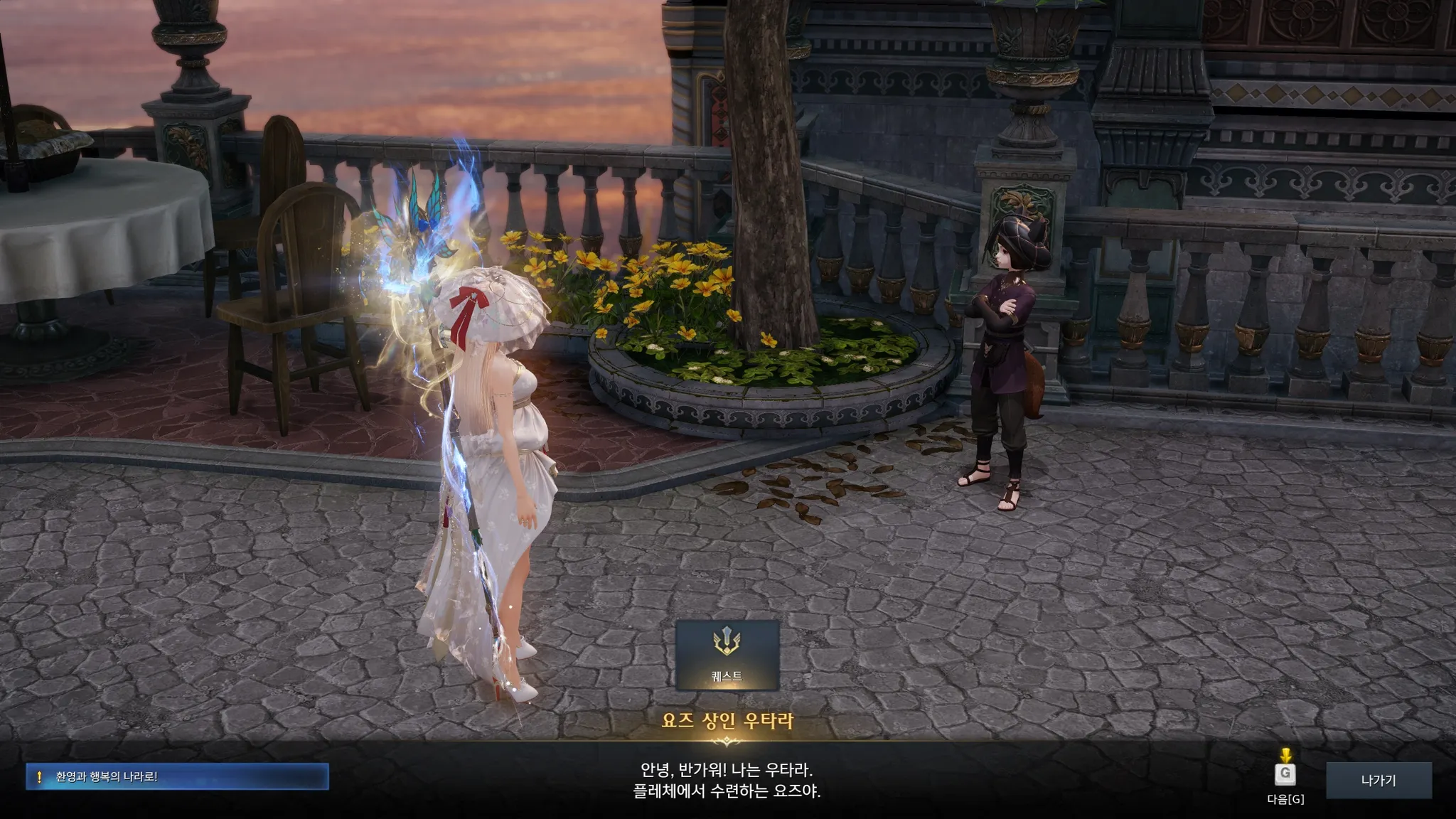This screenshot has width=1456, height=819.
Task: Exit dialogue with 나가기 button
Action: [x=1378, y=781]
